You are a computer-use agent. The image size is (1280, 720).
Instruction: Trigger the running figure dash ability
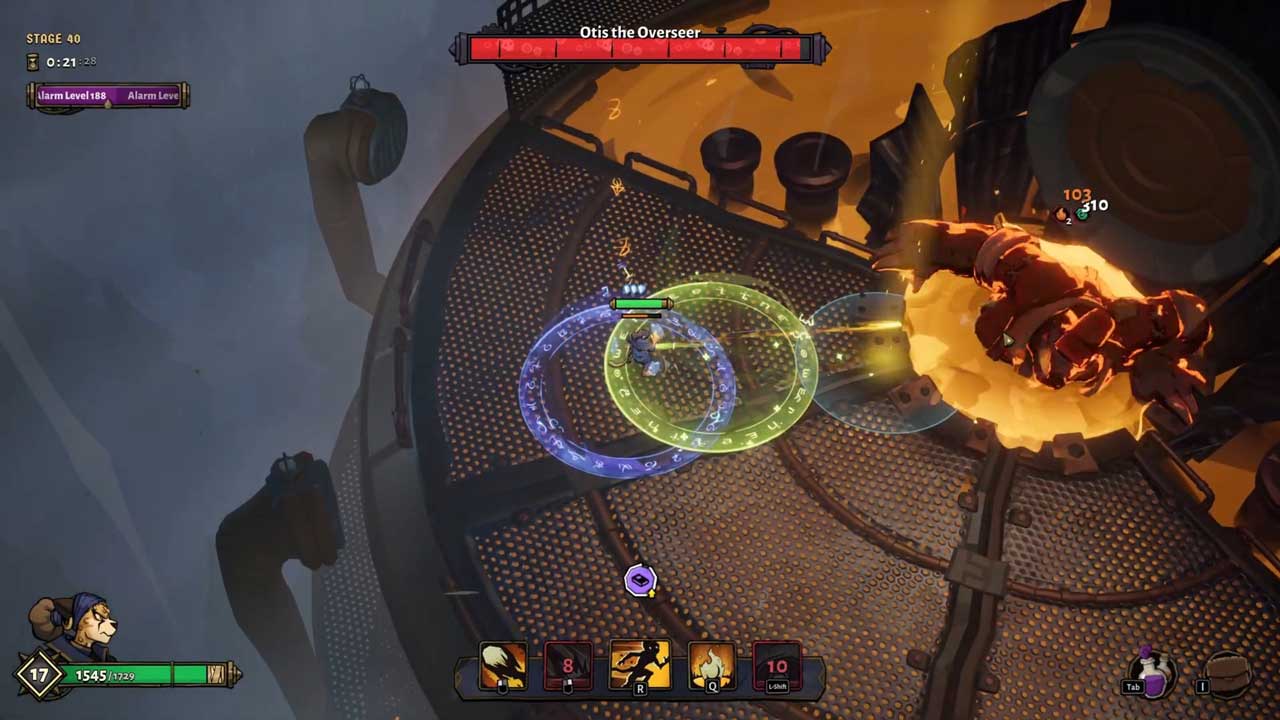640,665
